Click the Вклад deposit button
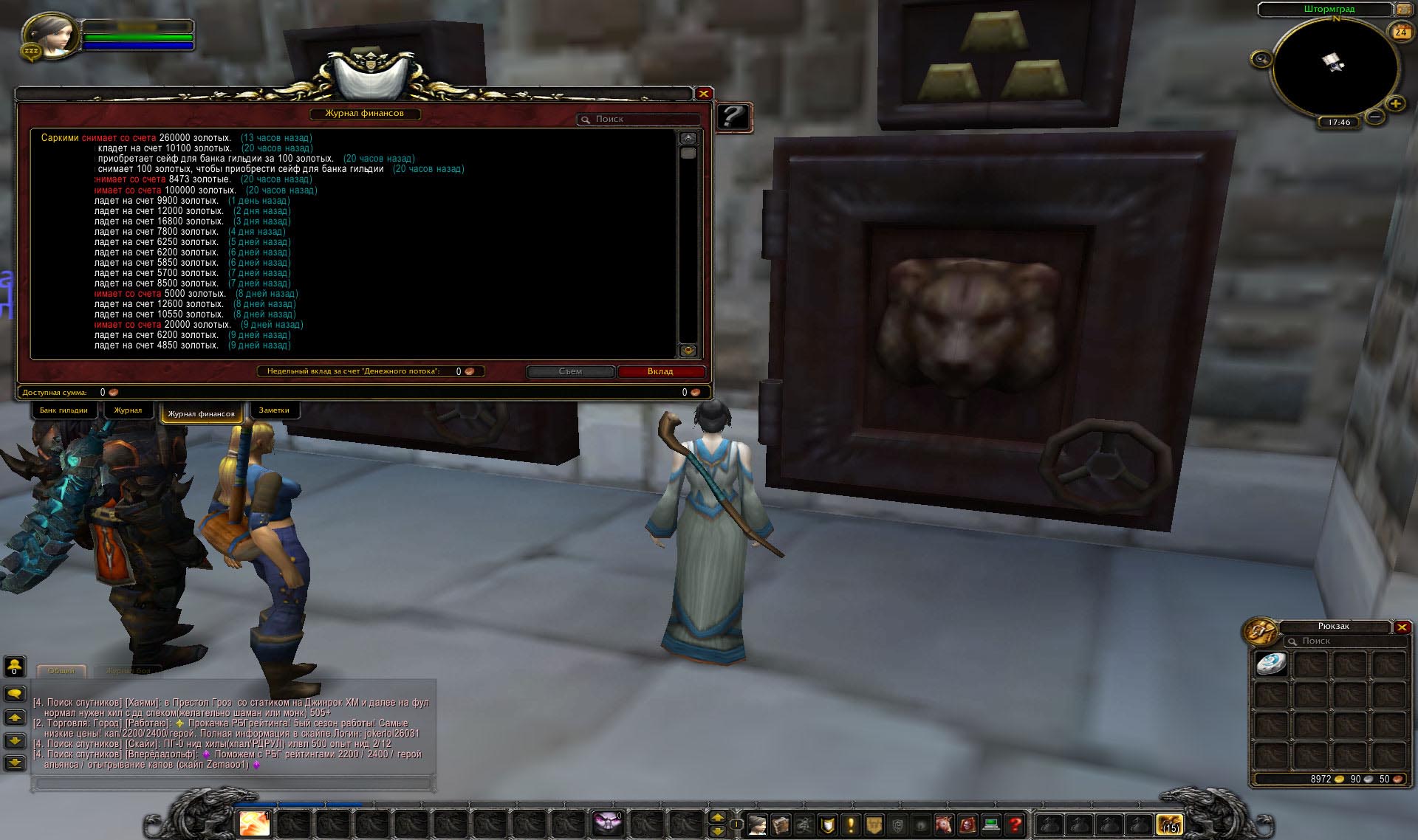The image size is (1418, 840). pyautogui.click(x=662, y=371)
